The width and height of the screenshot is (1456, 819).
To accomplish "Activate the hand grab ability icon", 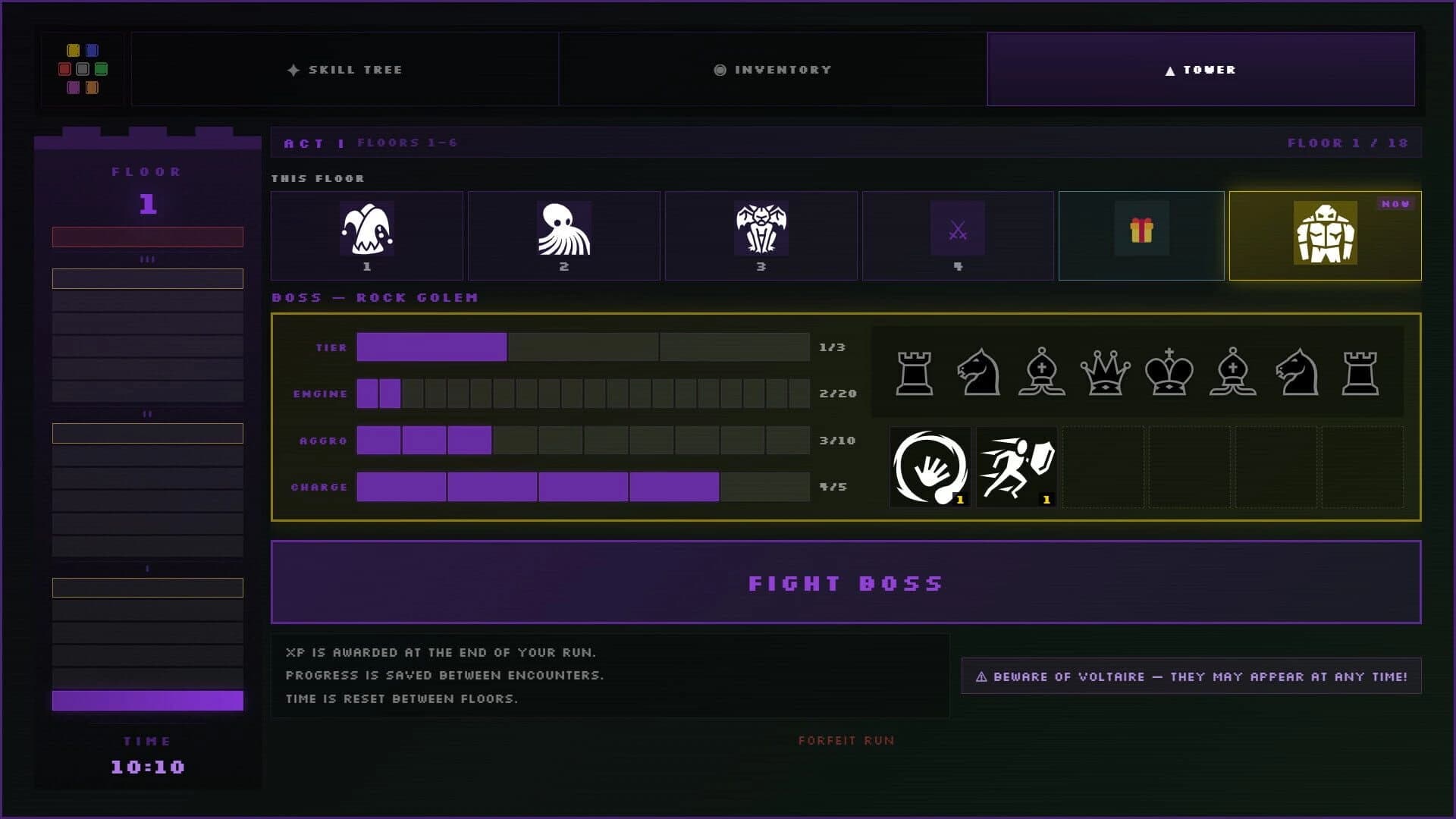I will (x=930, y=469).
